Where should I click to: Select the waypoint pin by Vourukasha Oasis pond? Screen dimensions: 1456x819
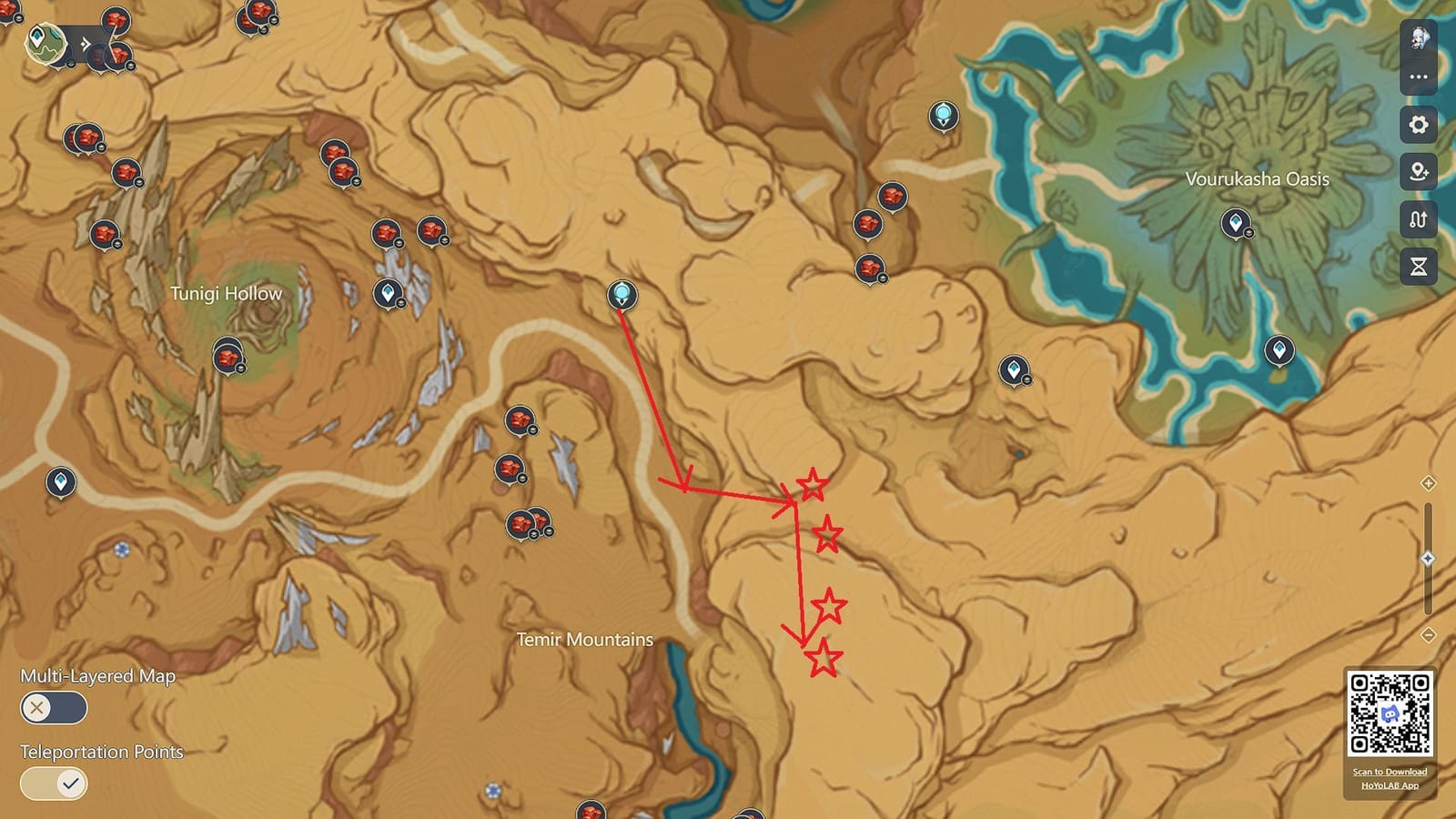click(1279, 349)
